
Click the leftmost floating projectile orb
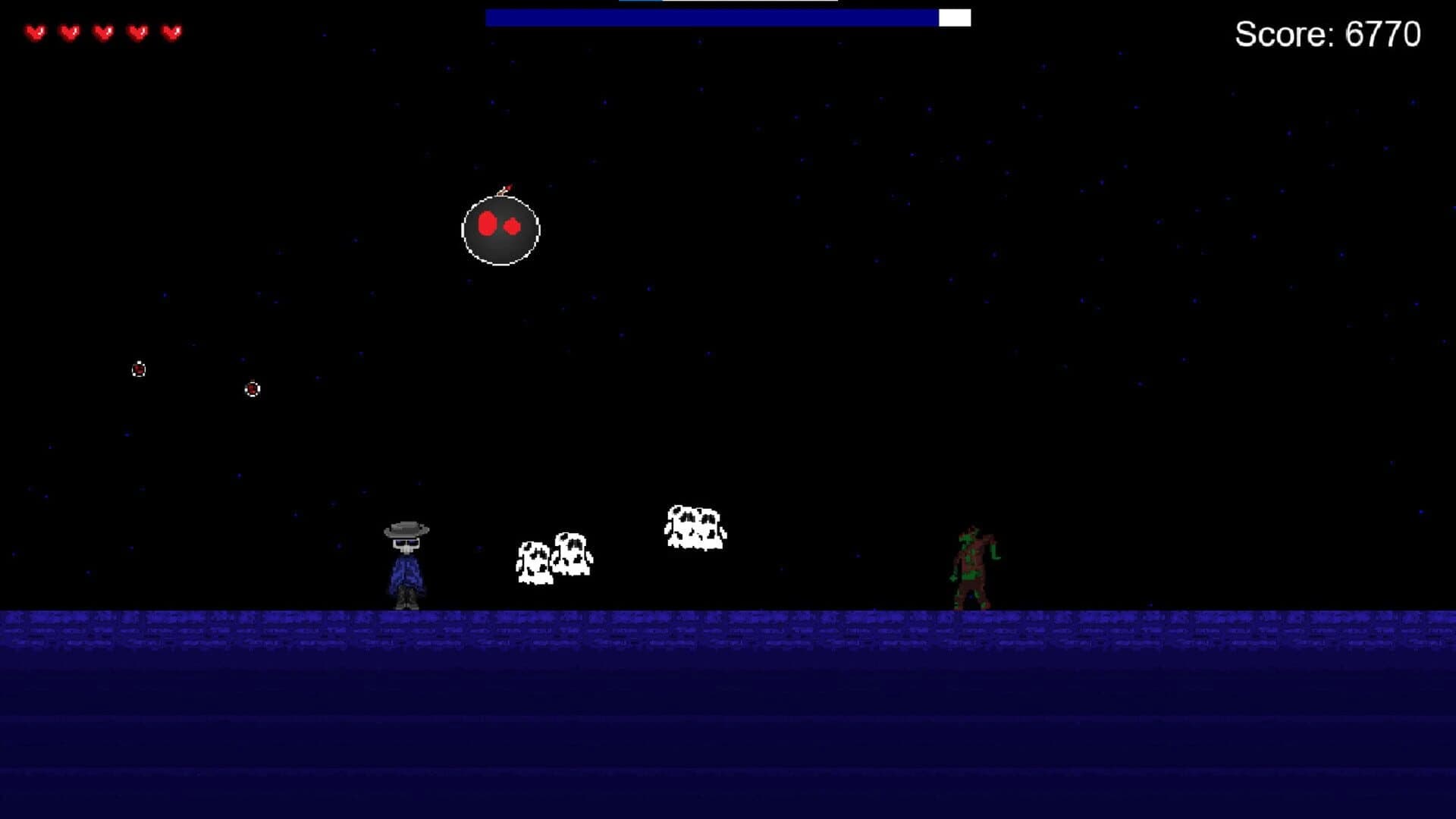tap(138, 370)
